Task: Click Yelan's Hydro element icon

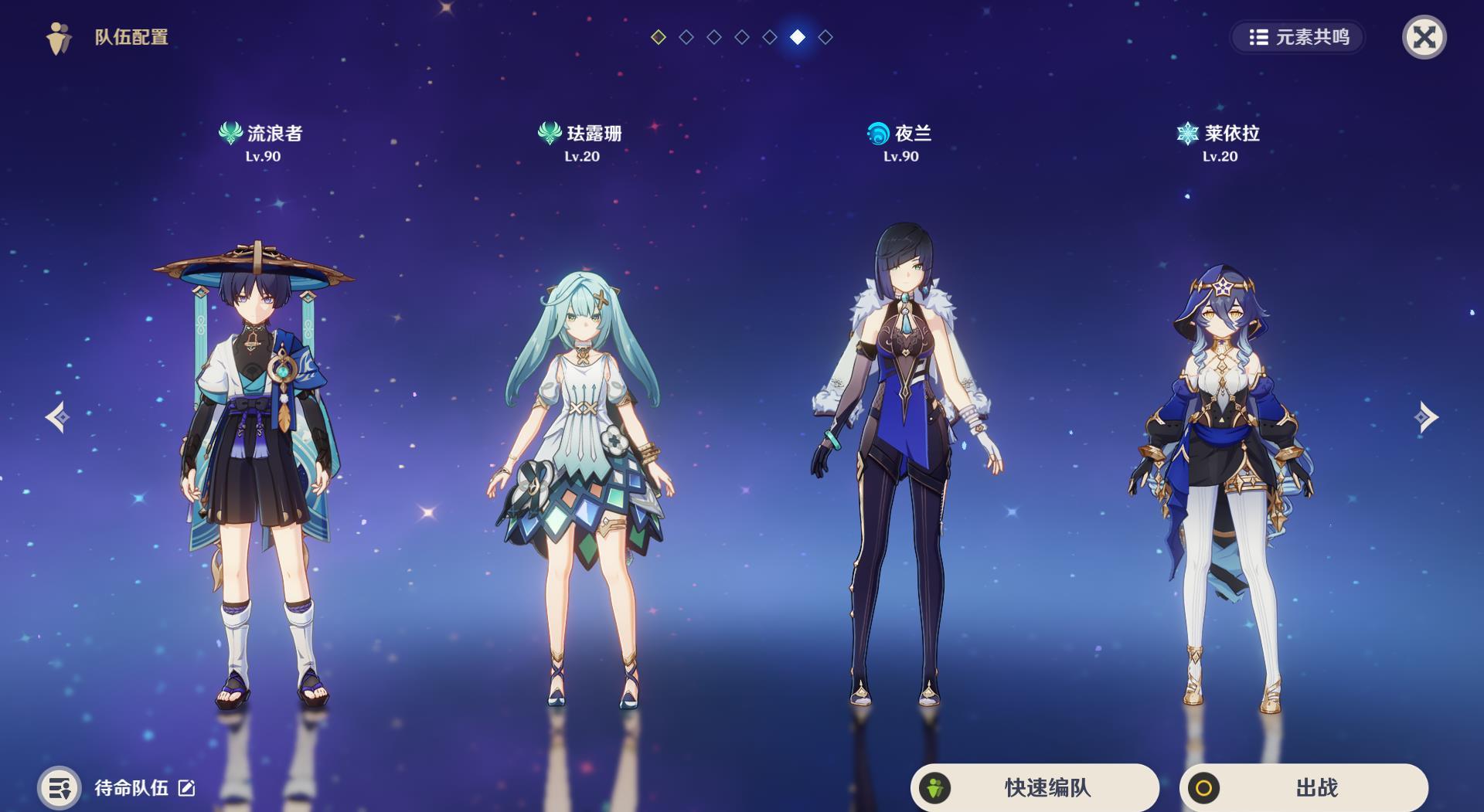Action: (x=877, y=132)
